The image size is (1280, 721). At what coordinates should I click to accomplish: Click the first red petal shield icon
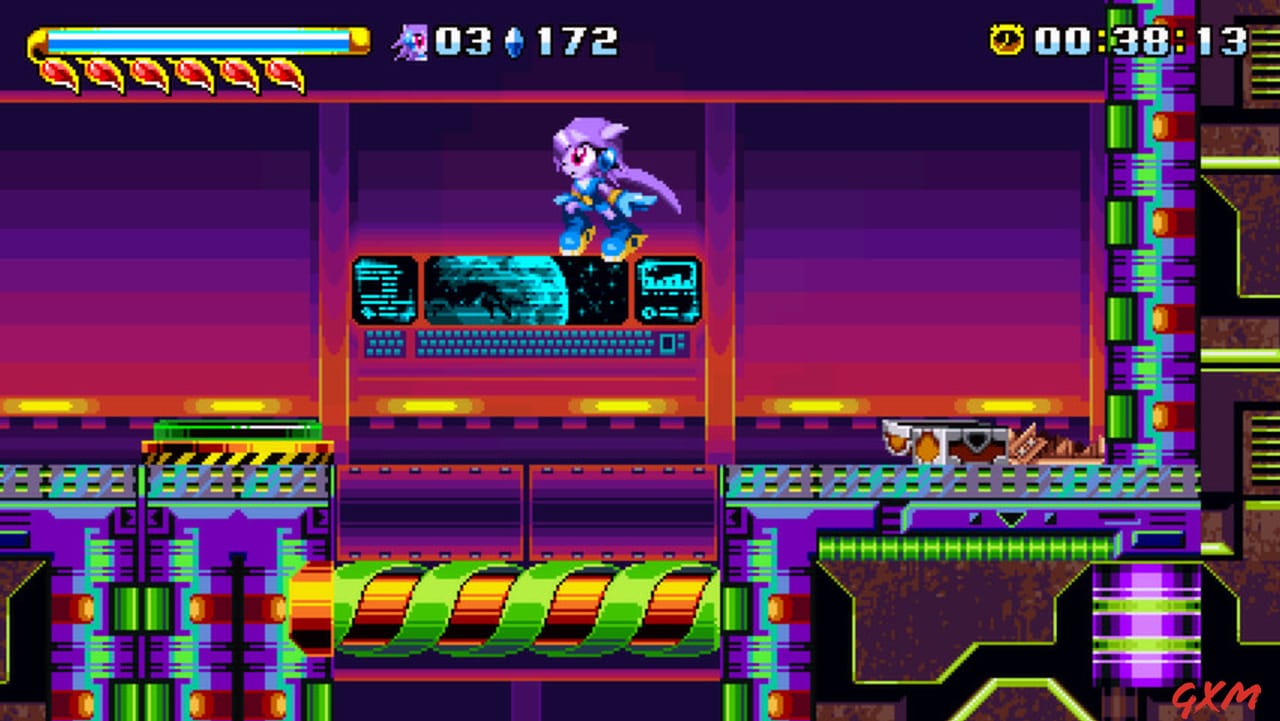click(57, 74)
